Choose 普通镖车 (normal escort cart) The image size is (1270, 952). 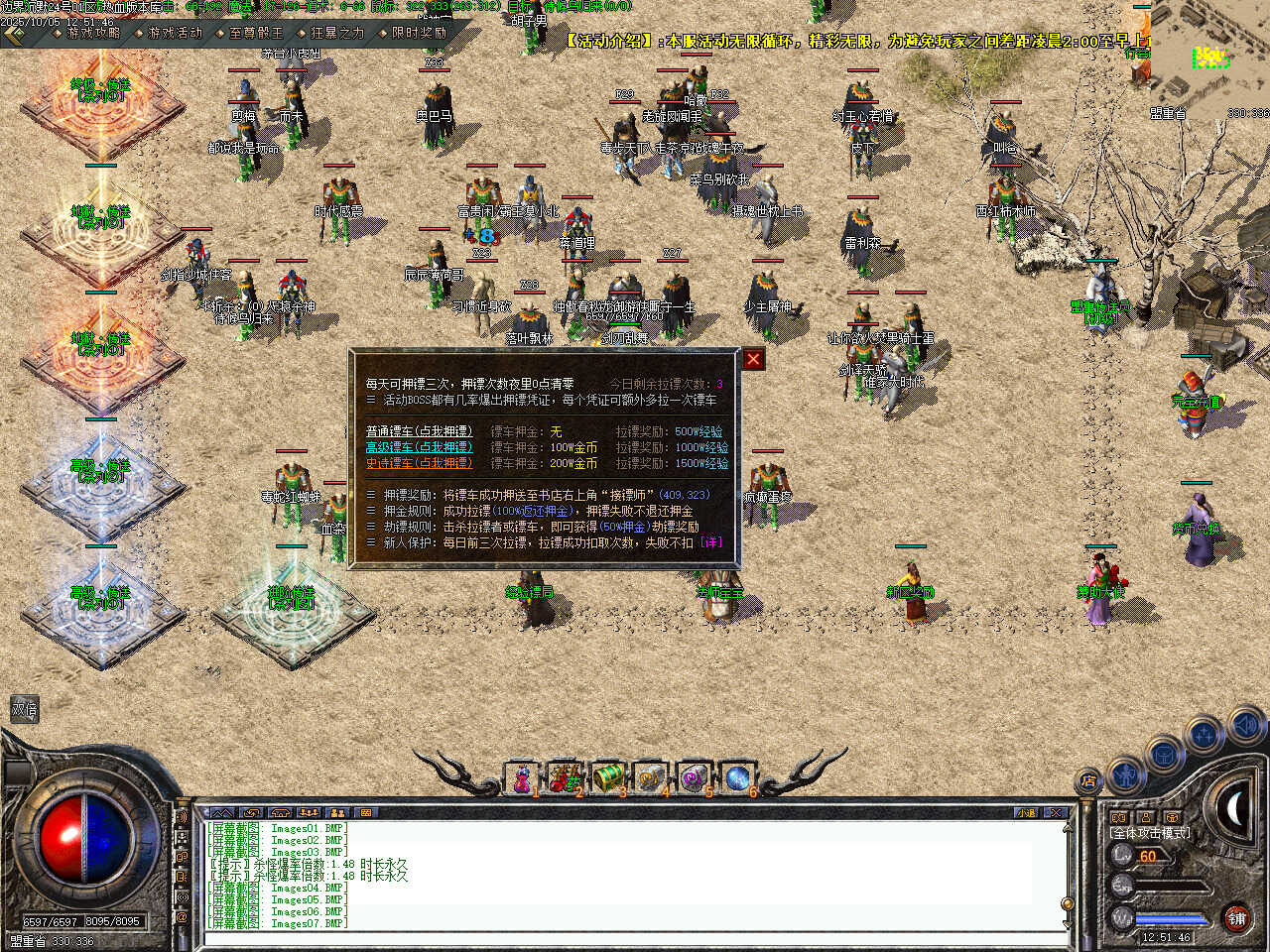click(x=419, y=431)
